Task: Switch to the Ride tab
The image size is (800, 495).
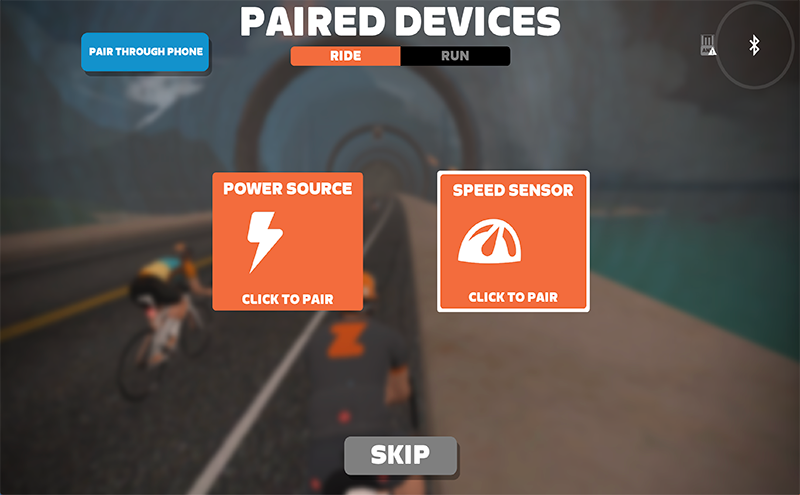Action: pyautogui.click(x=345, y=56)
